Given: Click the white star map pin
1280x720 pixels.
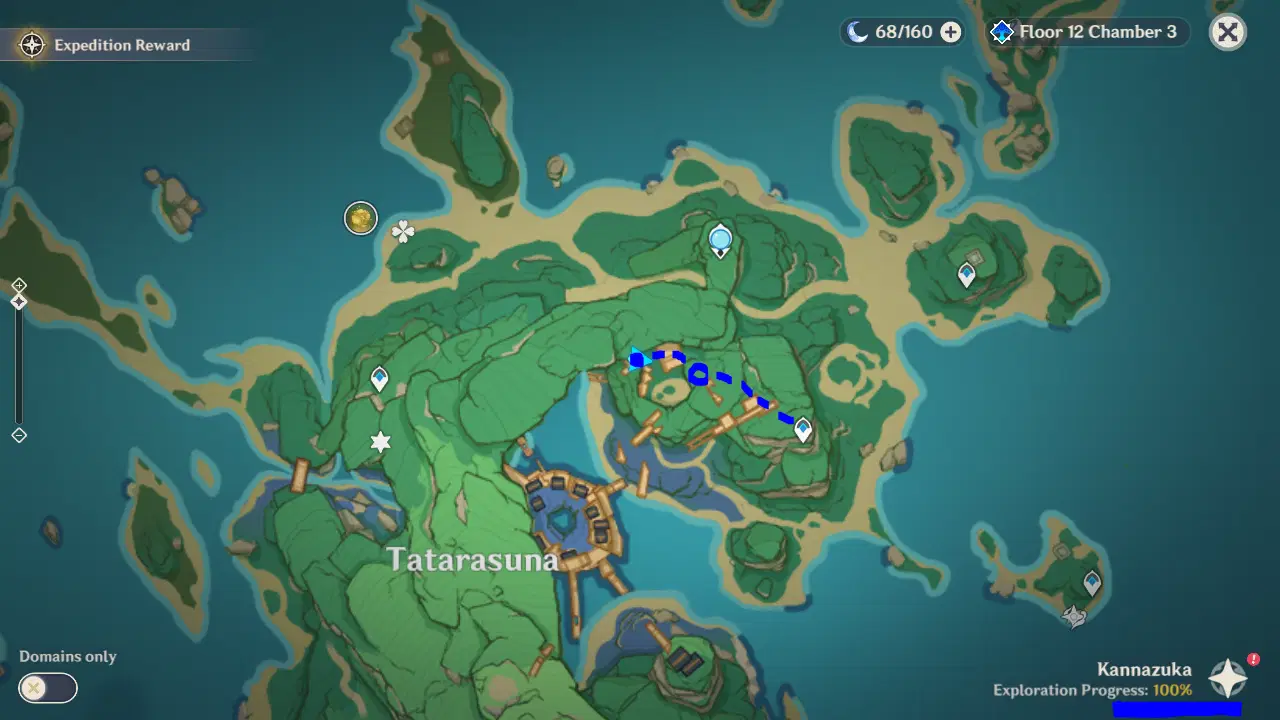Looking at the screenshot, I should click(x=380, y=441).
